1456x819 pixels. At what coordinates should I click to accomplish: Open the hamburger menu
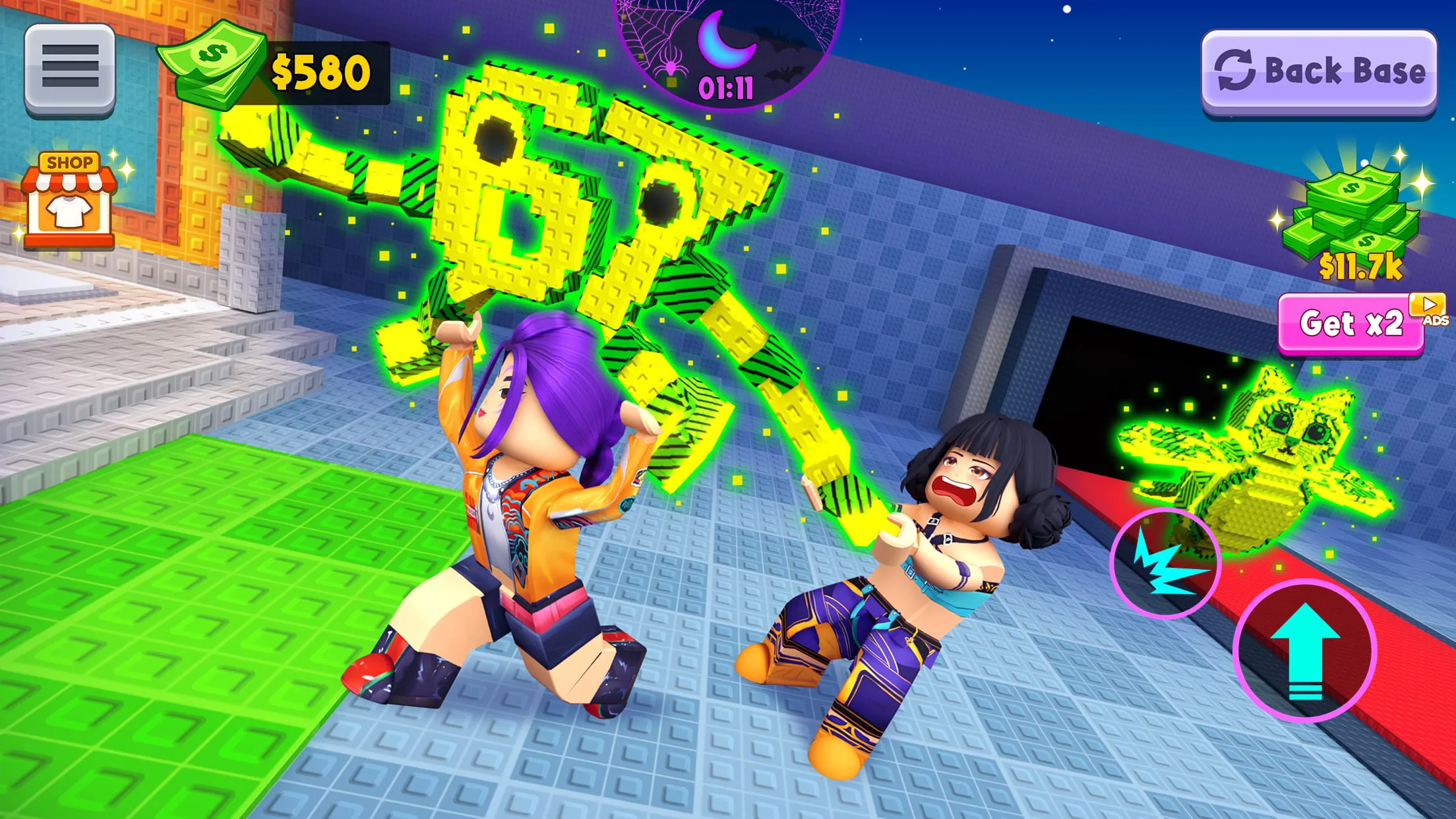click(70, 69)
